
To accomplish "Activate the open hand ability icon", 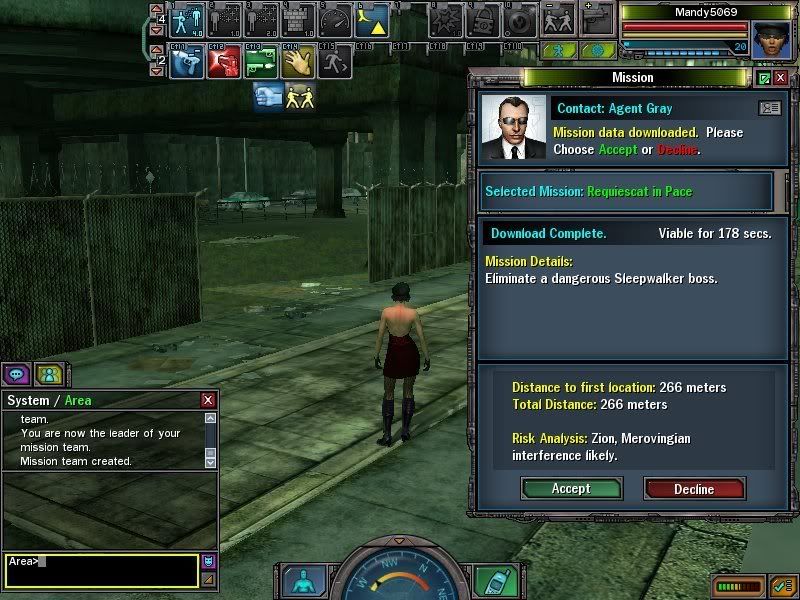I will pos(297,62).
